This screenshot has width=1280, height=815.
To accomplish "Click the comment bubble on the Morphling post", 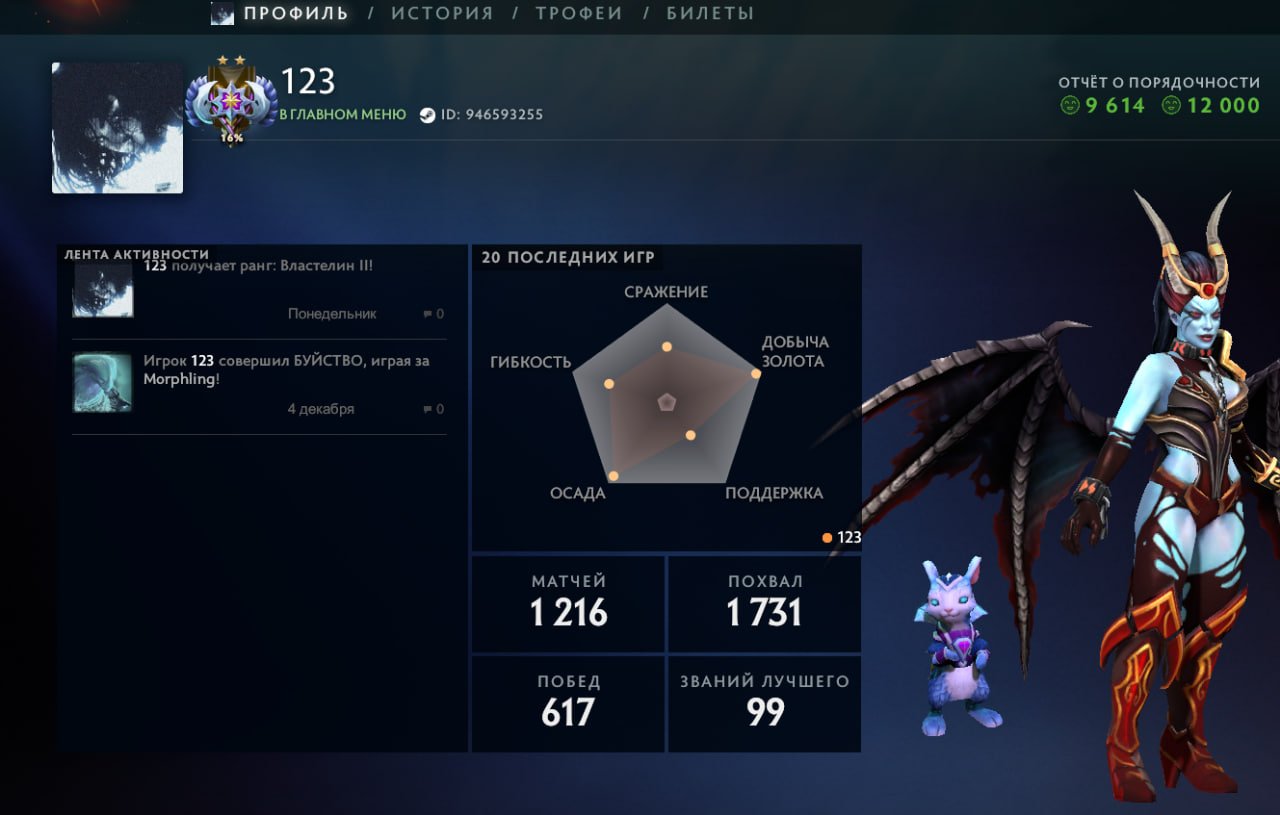I will (430, 408).
